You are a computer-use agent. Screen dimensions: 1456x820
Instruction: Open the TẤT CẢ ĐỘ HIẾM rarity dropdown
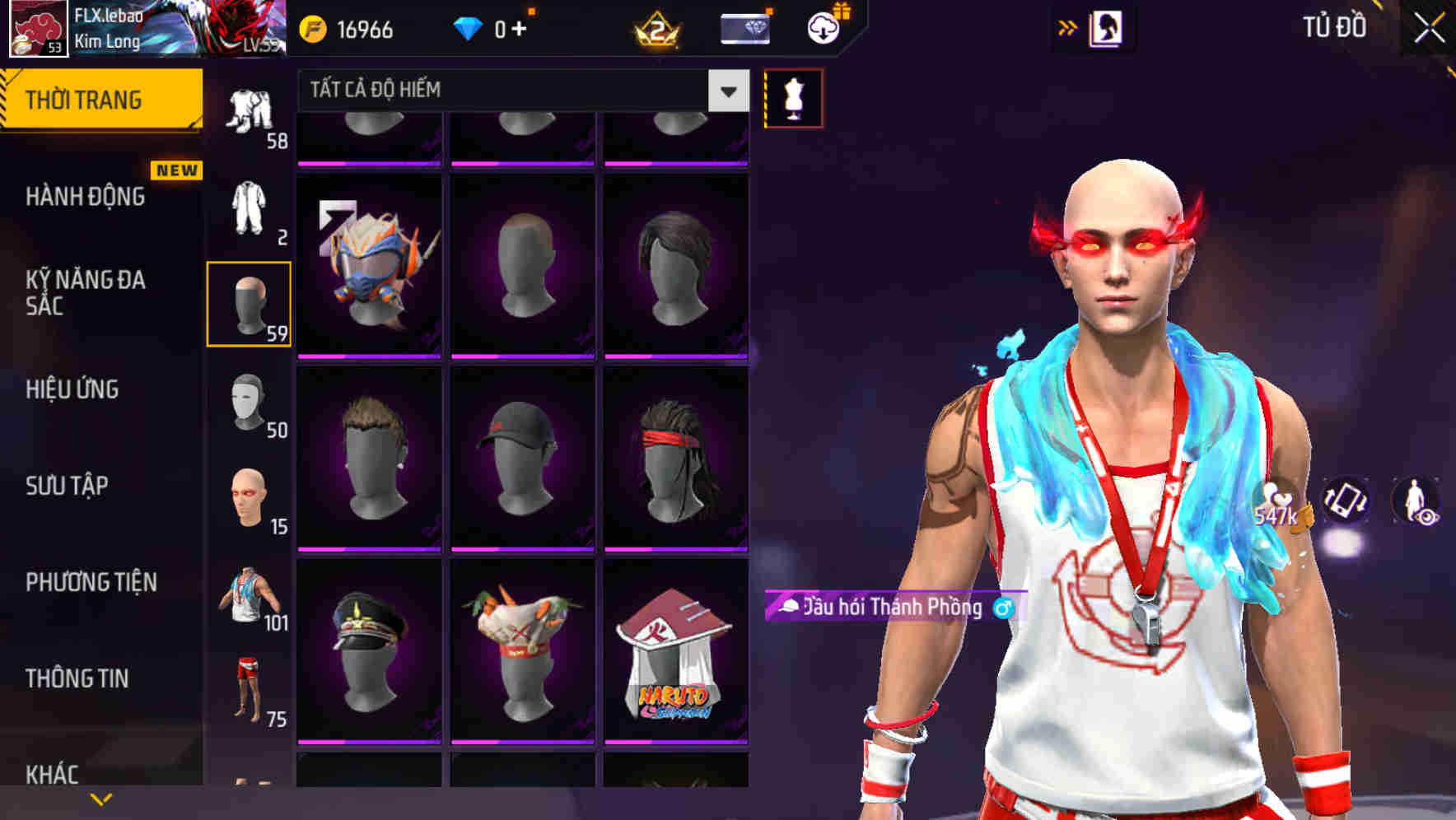point(519,91)
